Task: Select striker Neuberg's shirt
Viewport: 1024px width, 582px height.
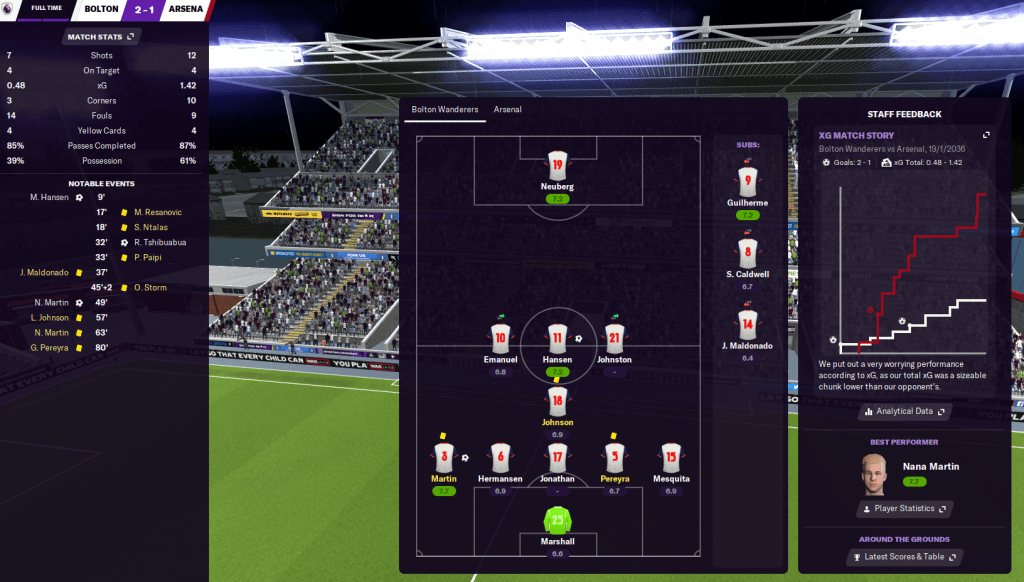Action: tap(557, 166)
